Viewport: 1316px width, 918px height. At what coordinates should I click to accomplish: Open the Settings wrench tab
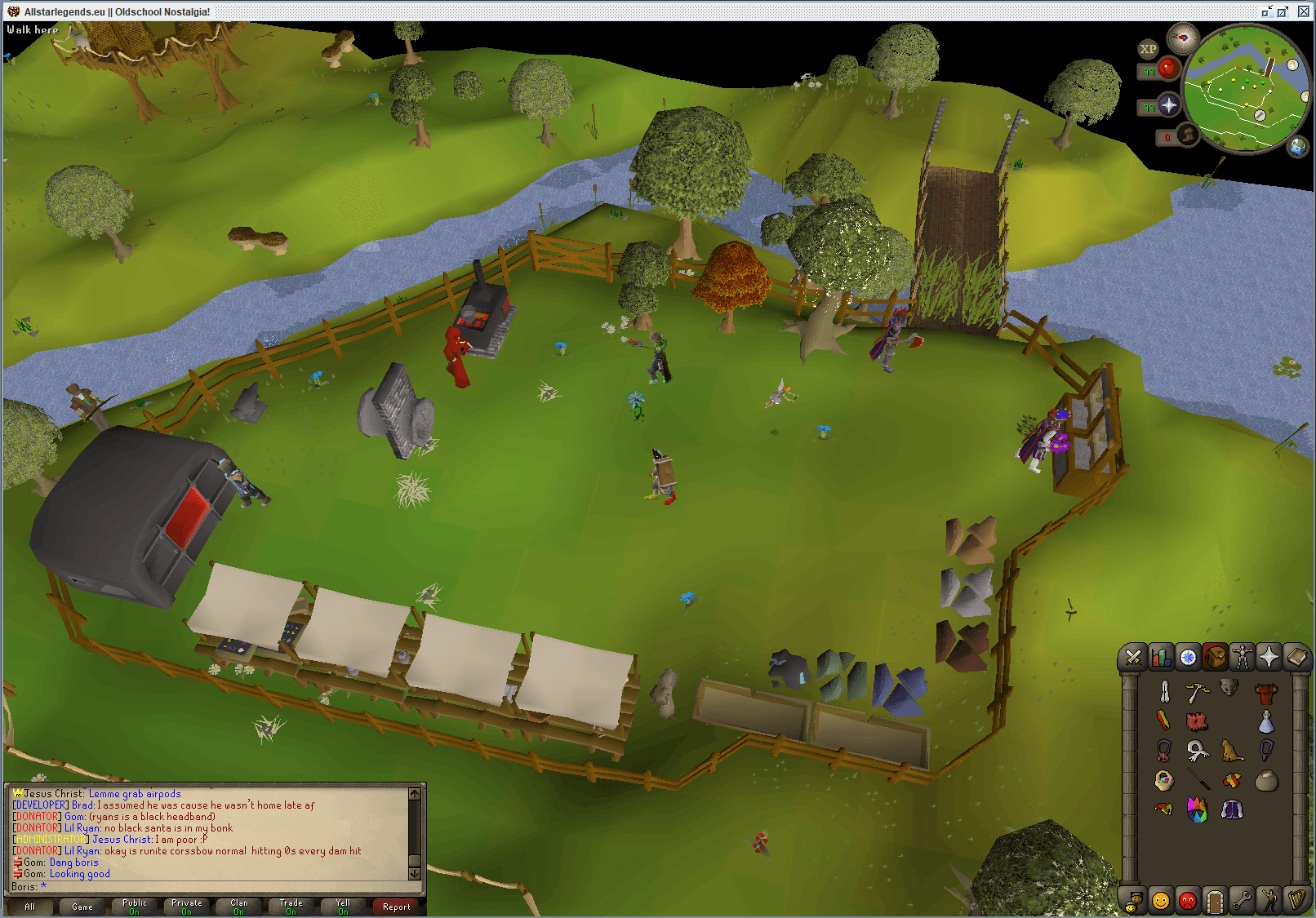1241,900
